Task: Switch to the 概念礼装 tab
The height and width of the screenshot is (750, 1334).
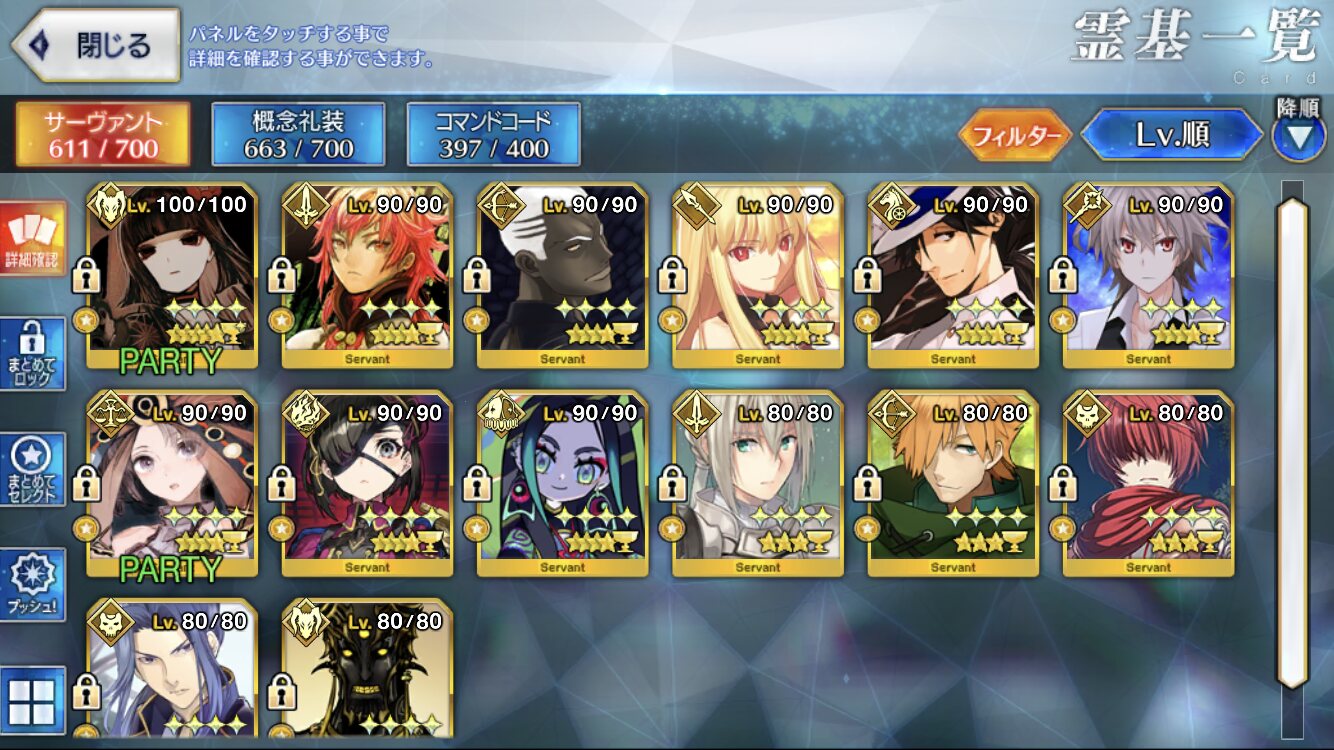Action: [298, 134]
